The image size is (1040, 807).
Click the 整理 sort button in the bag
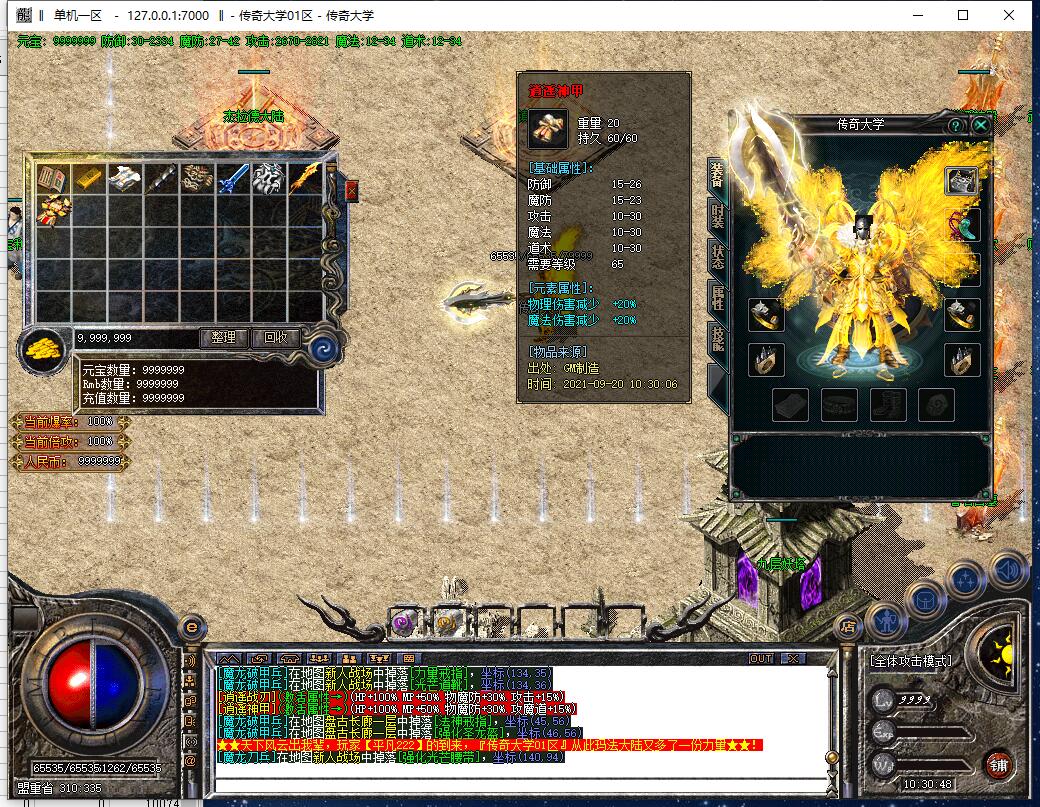pos(224,338)
